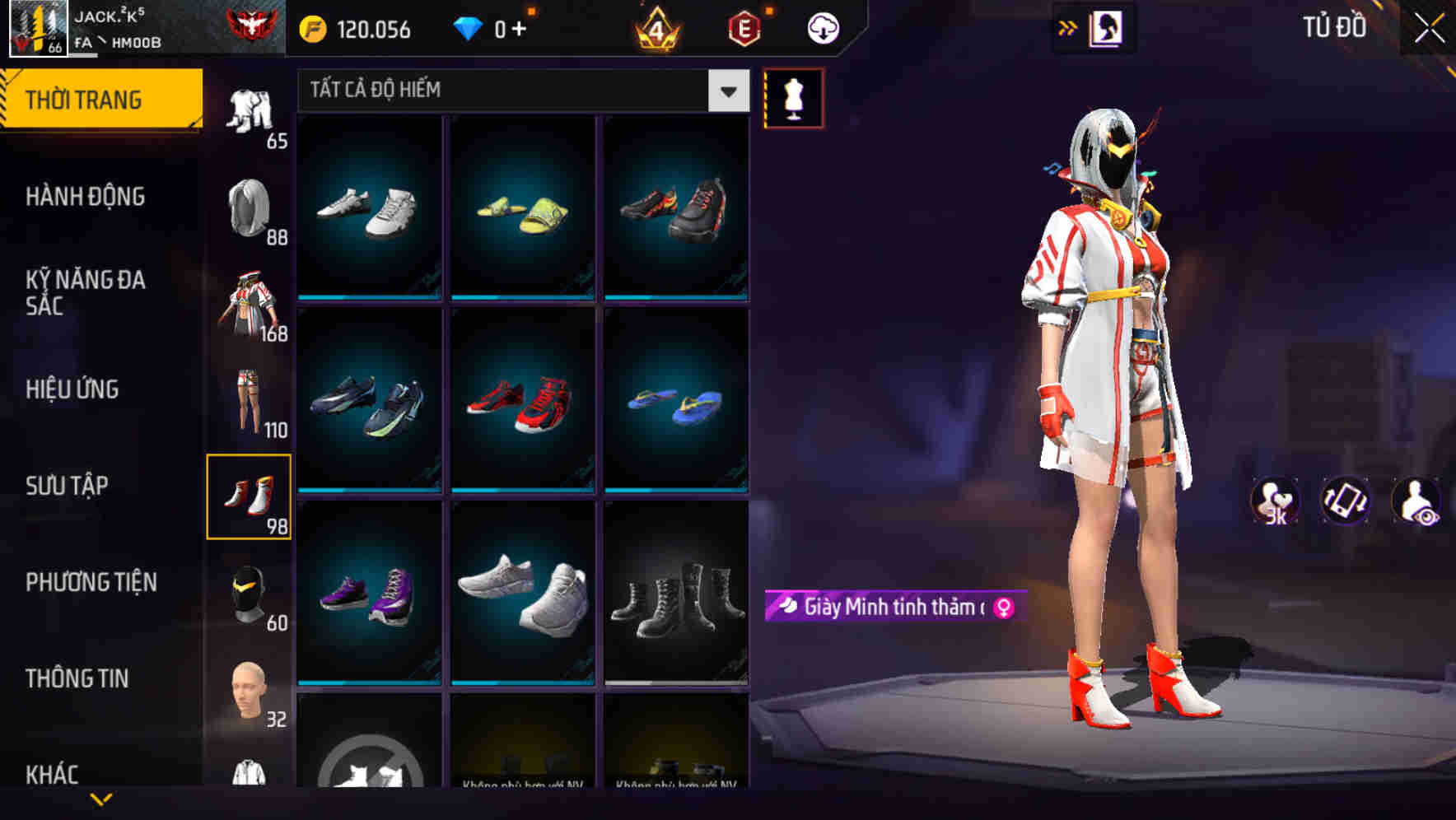The height and width of the screenshot is (820, 1456).
Task: Click the cloud download icon in top bar
Action: pos(822,27)
